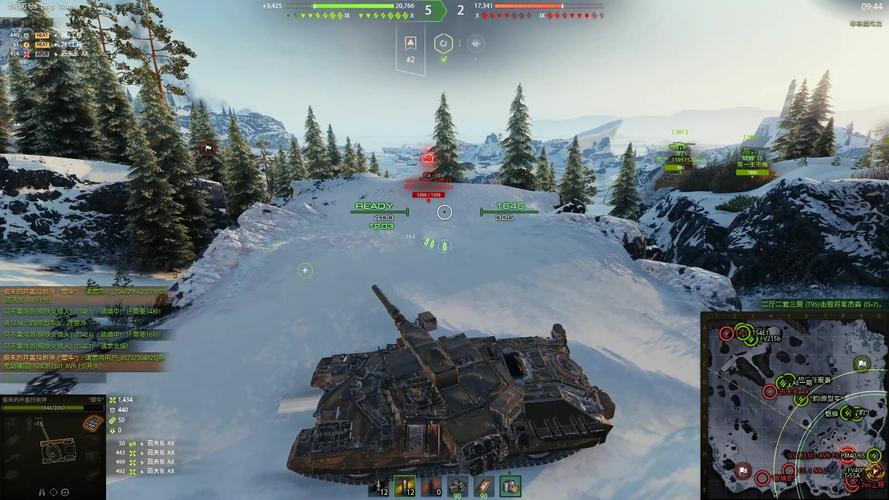Select the shell slot showing 0 rounds
The width and height of the screenshot is (889, 500).
pos(432,486)
